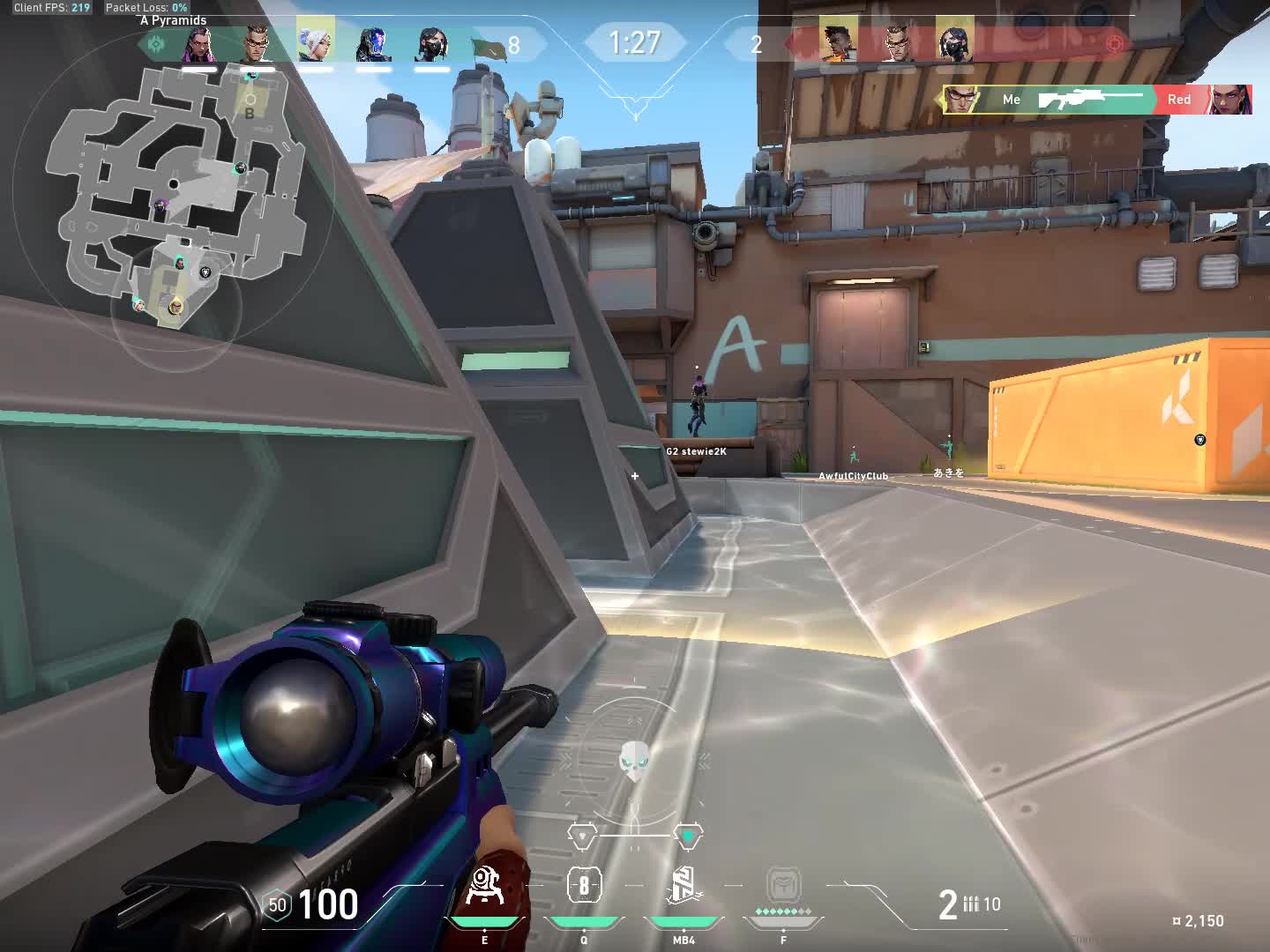The width and height of the screenshot is (1270, 952).
Task: Select Phoenix's portrait on the enemy team bar
Action: (x=838, y=41)
